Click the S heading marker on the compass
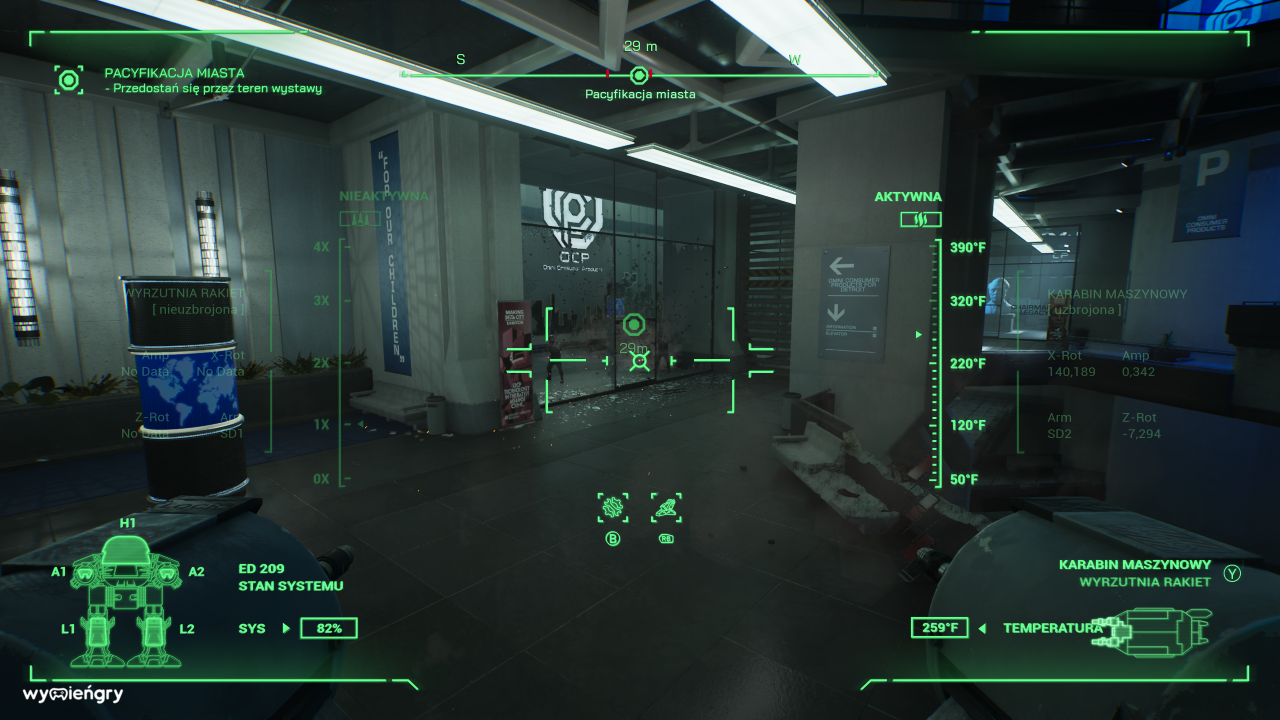The height and width of the screenshot is (720, 1280). [x=460, y=58]
